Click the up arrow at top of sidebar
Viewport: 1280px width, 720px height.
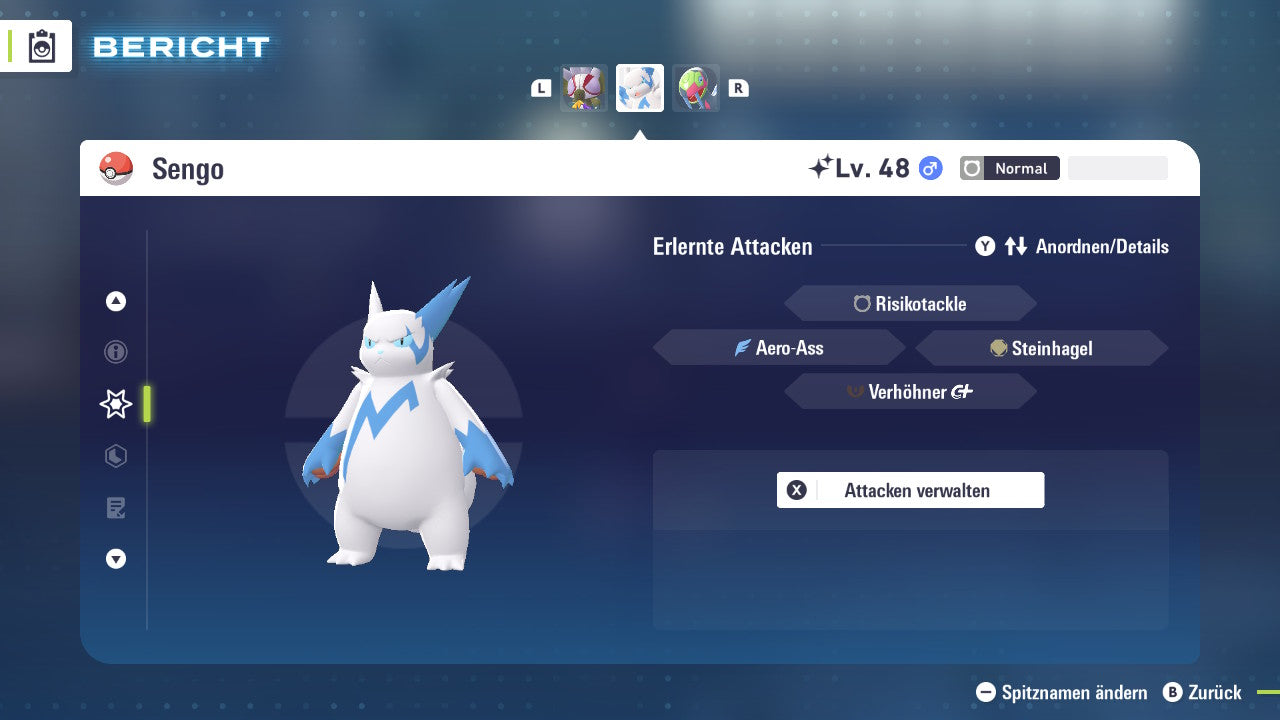116,301
